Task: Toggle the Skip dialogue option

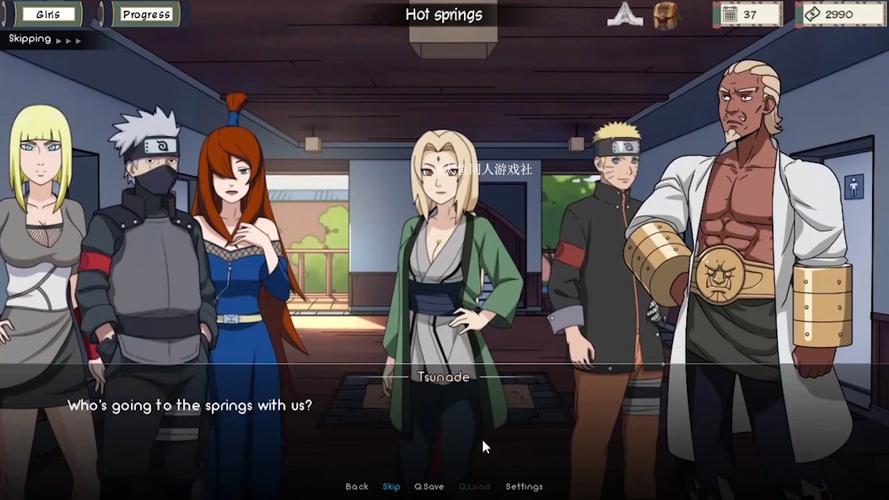Action: click(x=391, y=487)
